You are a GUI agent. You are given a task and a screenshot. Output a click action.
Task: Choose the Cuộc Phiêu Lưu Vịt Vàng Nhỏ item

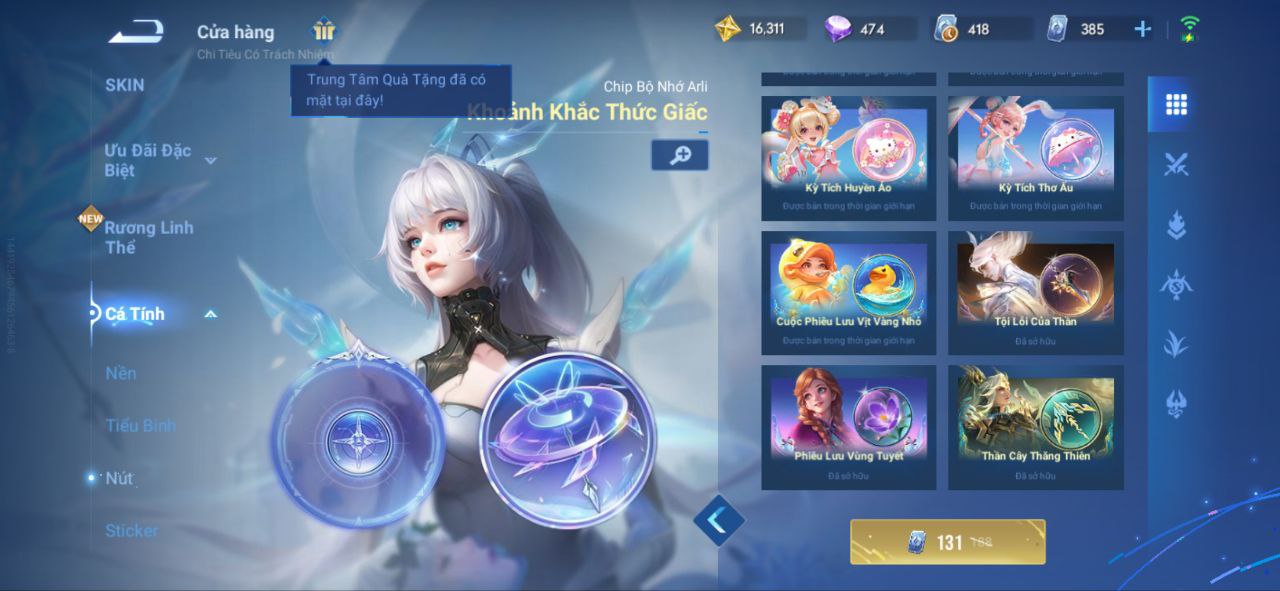coord(848,292)
